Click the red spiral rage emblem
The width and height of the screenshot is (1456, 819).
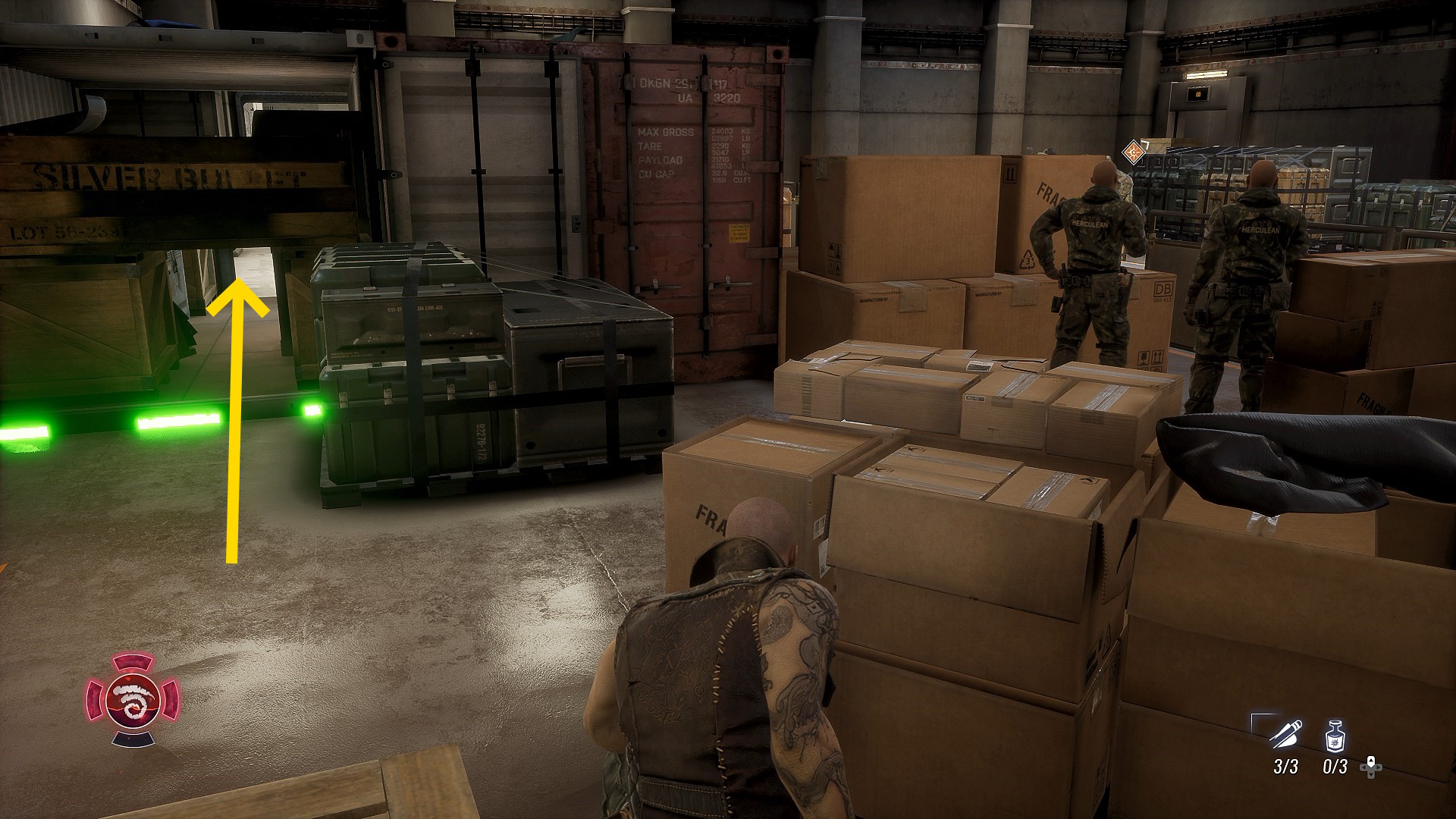tap(133, 699)
